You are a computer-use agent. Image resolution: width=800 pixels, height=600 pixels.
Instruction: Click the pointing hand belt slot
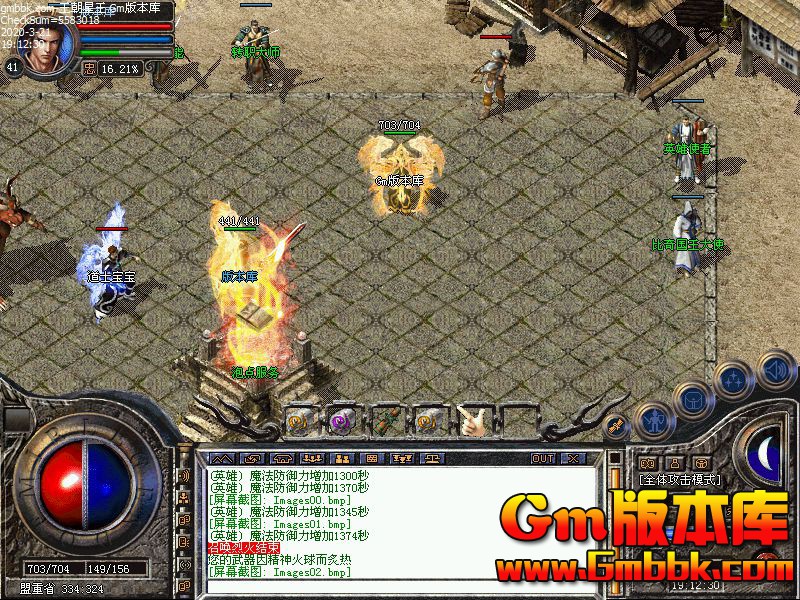472,420
